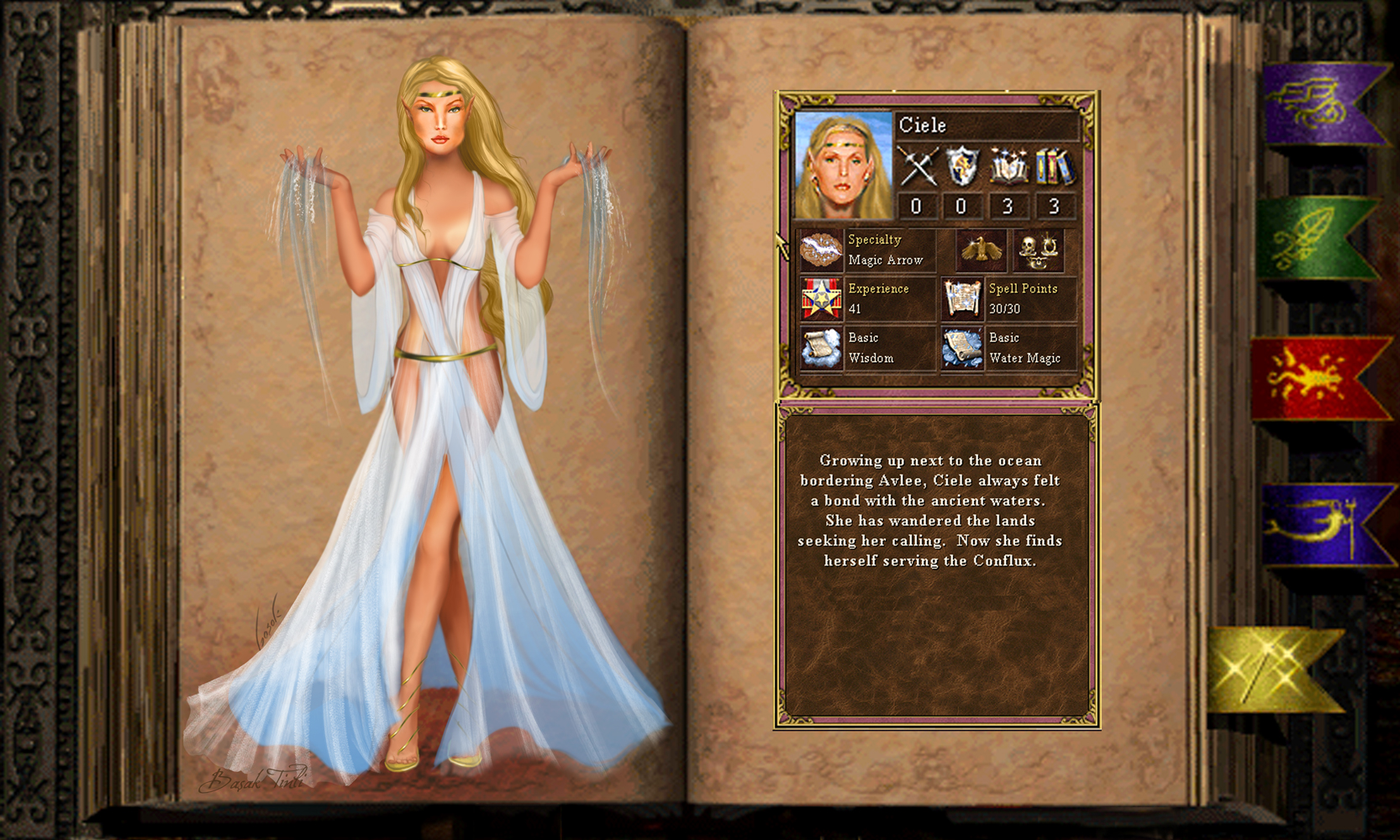The height and width of the screenshot is (840, 1400).
Task: Select the shield defense skill icon
Action: click(x=961, y=165)
